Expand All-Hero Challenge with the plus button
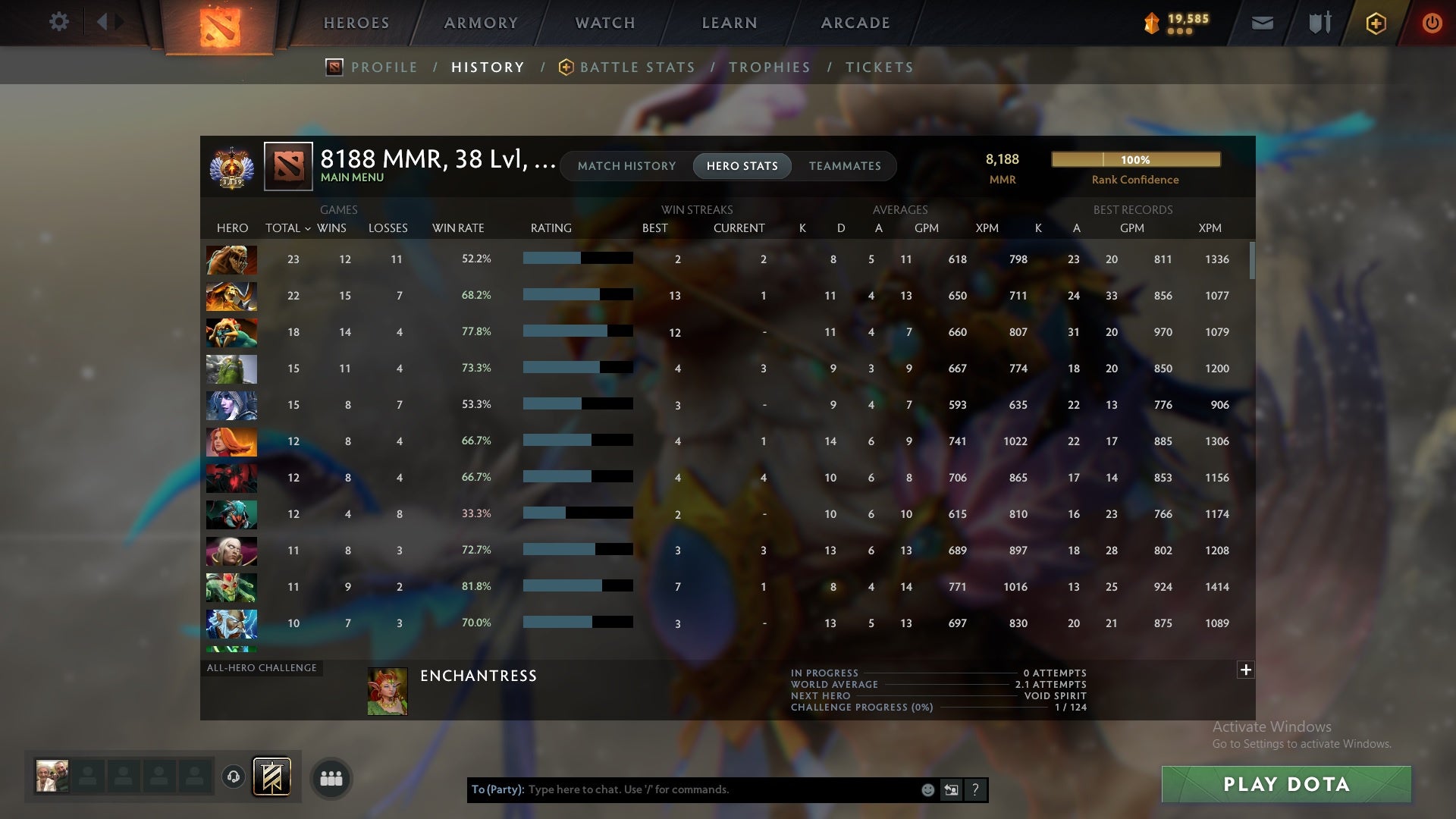The height and width of the screenshot is (819, 1456). click(1245, 670)
